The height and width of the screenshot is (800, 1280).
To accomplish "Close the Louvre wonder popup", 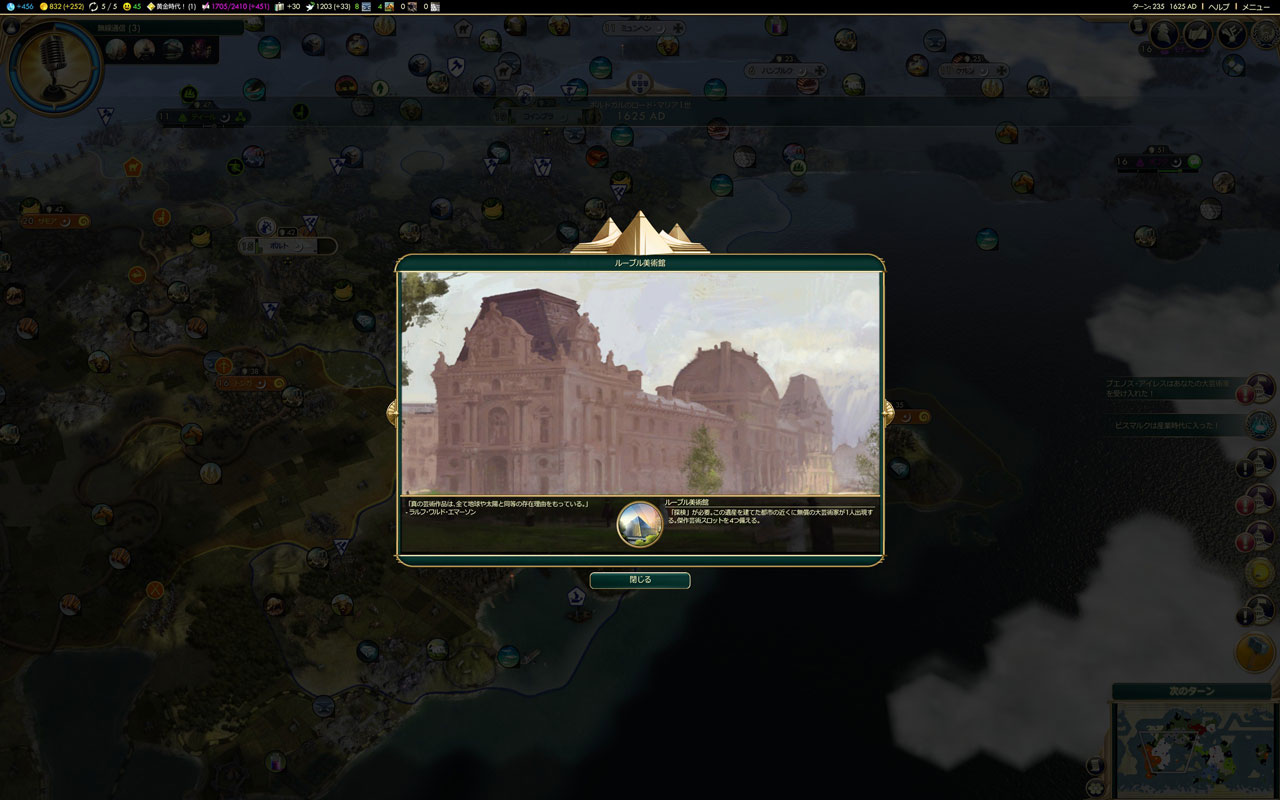I will coord(640,580).
